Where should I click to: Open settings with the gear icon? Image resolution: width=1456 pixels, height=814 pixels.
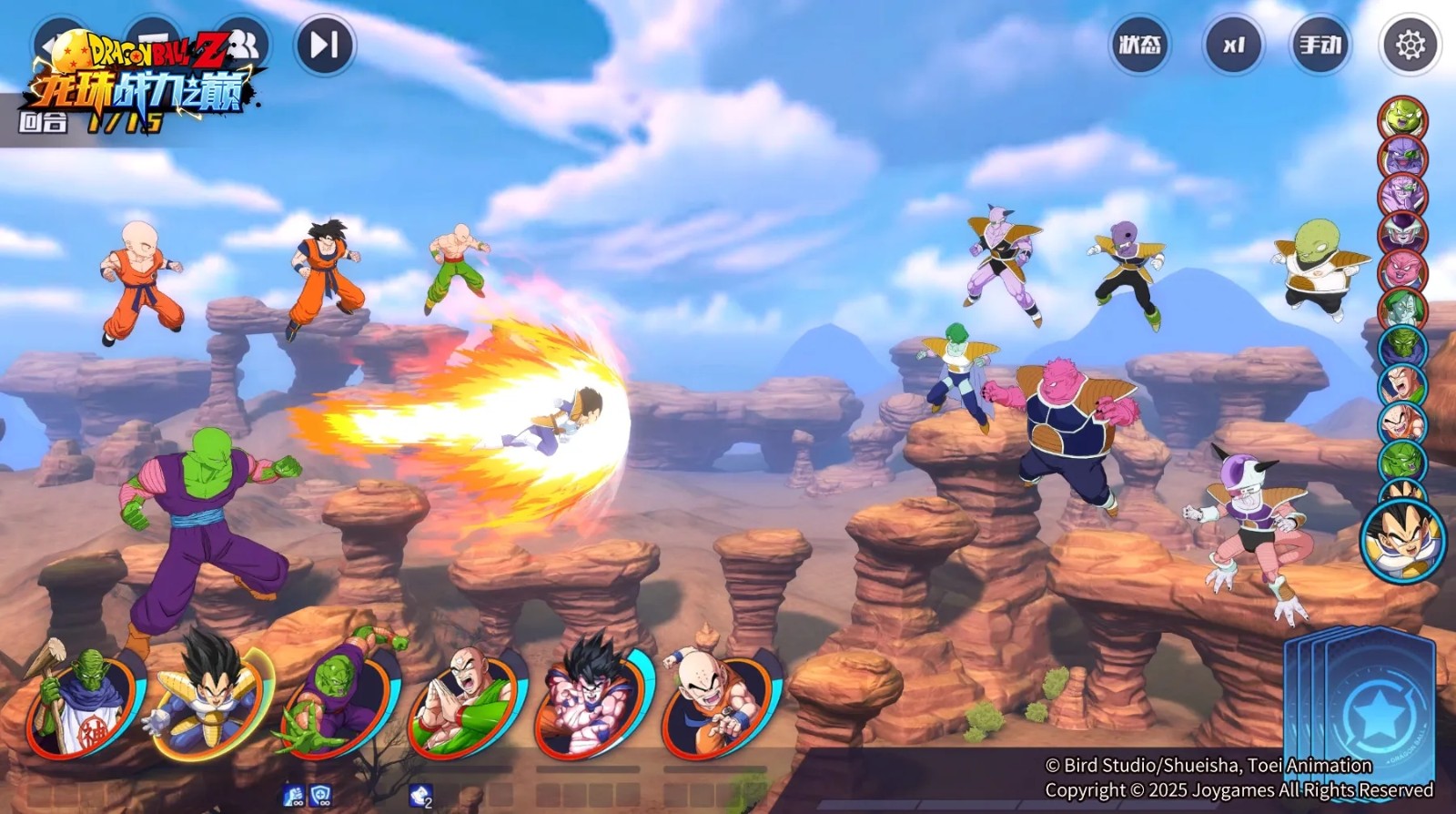(1410, 45)
